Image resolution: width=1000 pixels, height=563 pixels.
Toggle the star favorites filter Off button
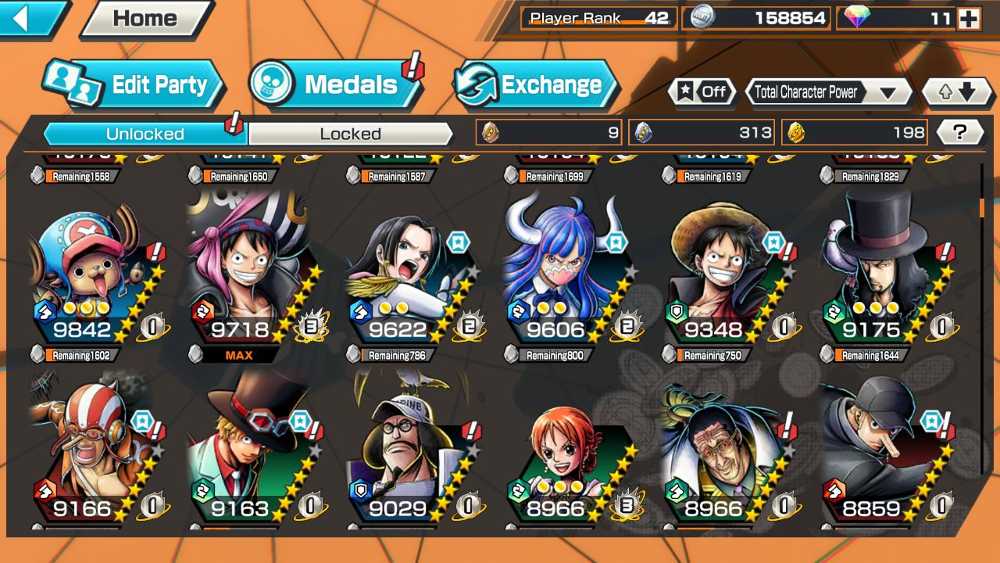[701, 92]
